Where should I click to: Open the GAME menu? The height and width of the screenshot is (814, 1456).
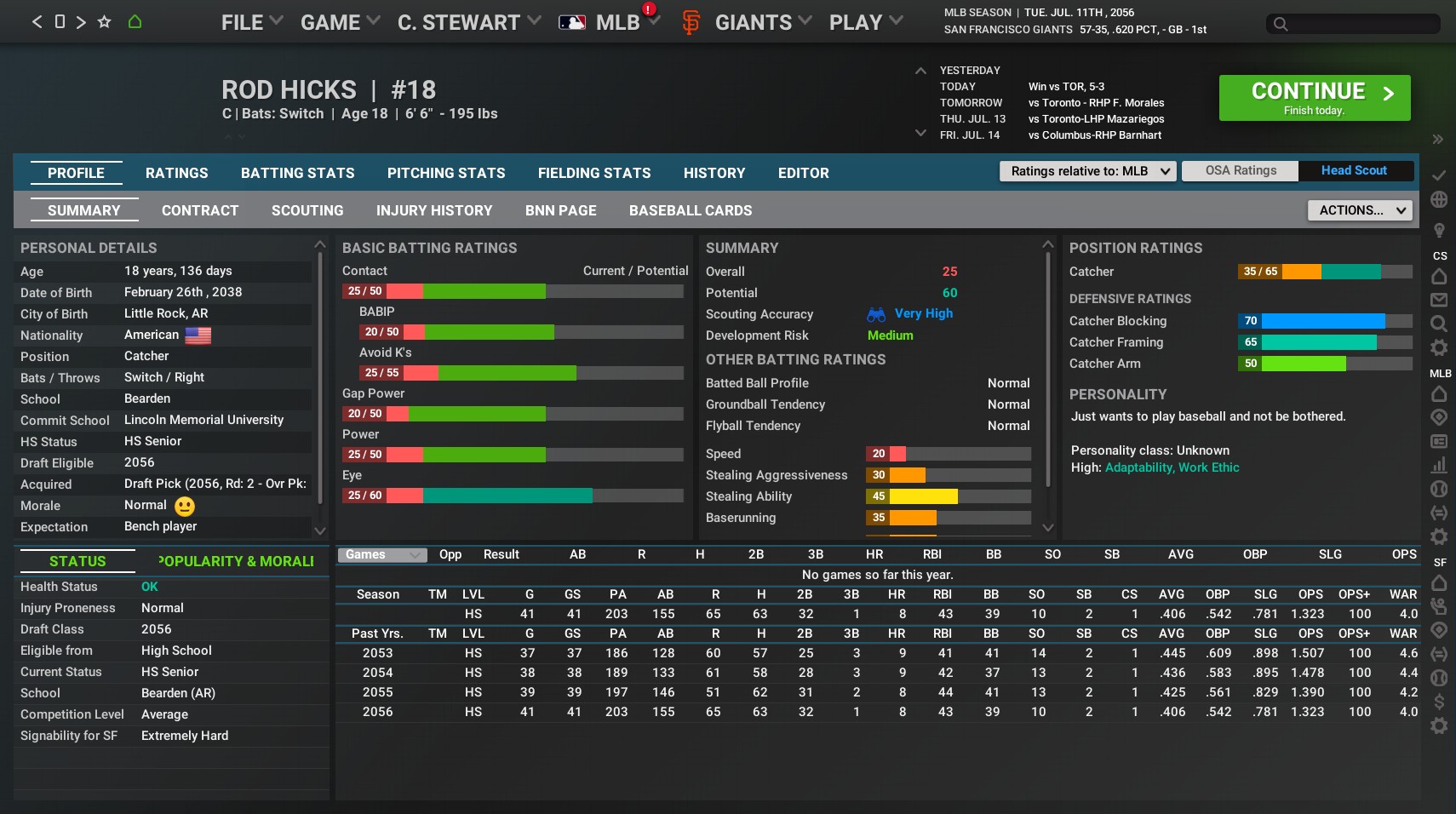point(332,22)
